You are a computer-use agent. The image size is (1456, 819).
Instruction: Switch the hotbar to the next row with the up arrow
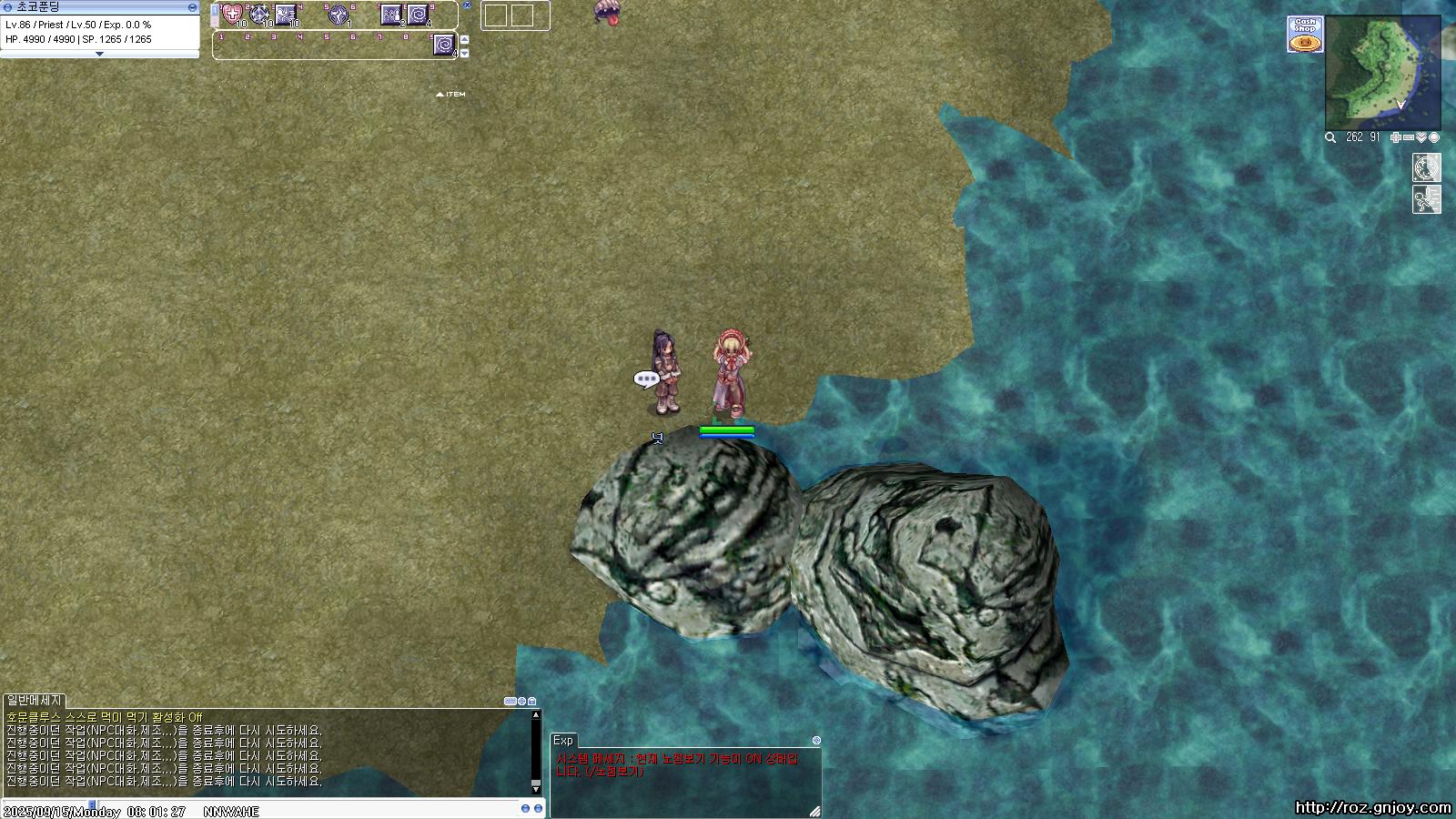click(x=464, y=40)
